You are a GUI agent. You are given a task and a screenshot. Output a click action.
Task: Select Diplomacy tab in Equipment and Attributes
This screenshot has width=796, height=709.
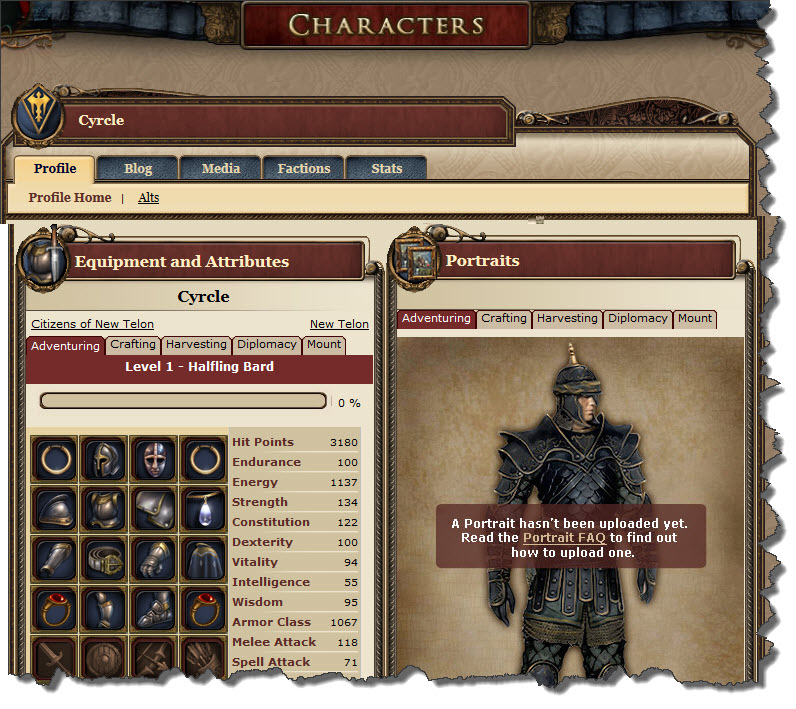pyautogui.click(x=267, y=344)
